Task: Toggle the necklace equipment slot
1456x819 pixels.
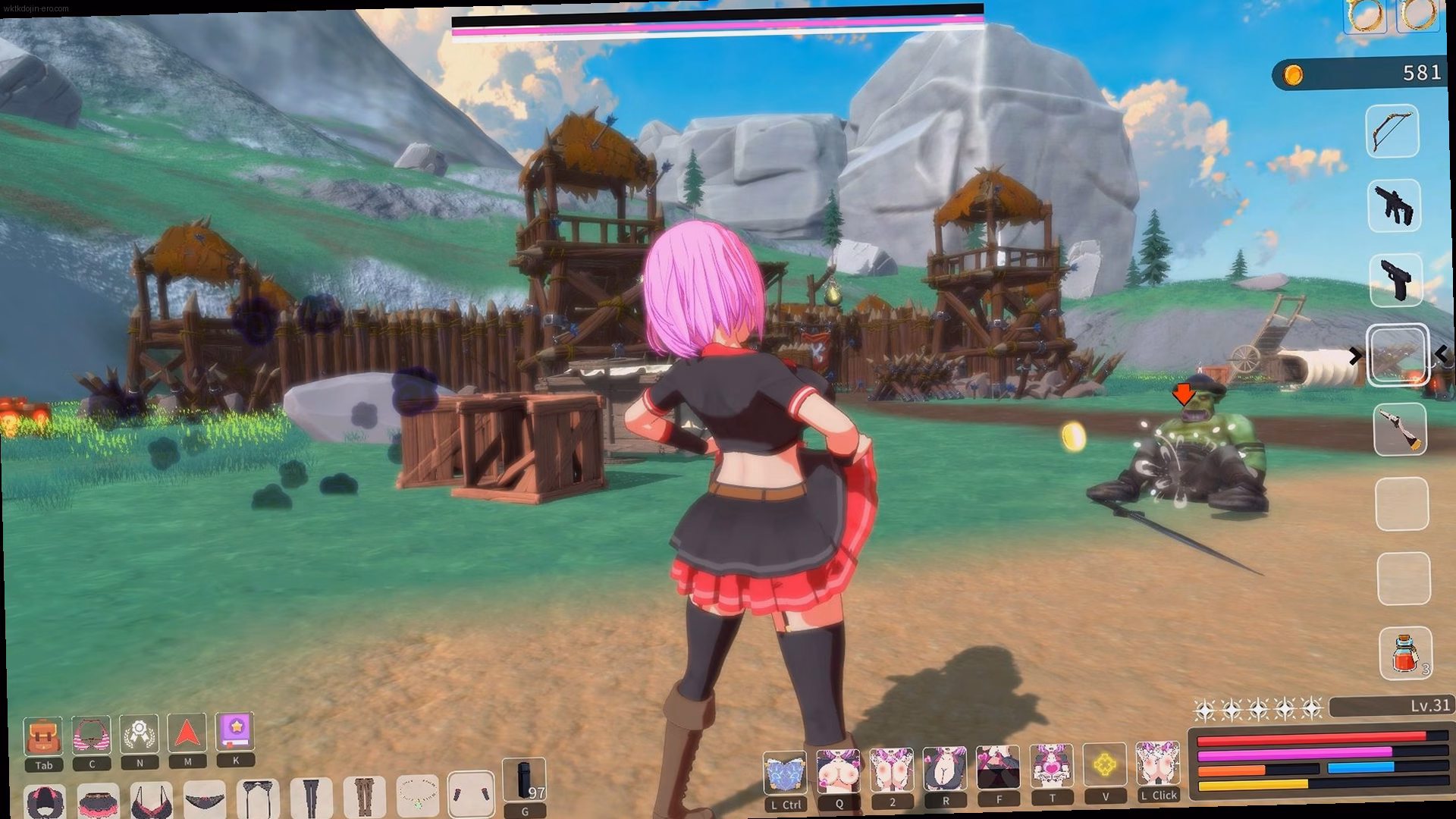Action: (x=417, y=796)
